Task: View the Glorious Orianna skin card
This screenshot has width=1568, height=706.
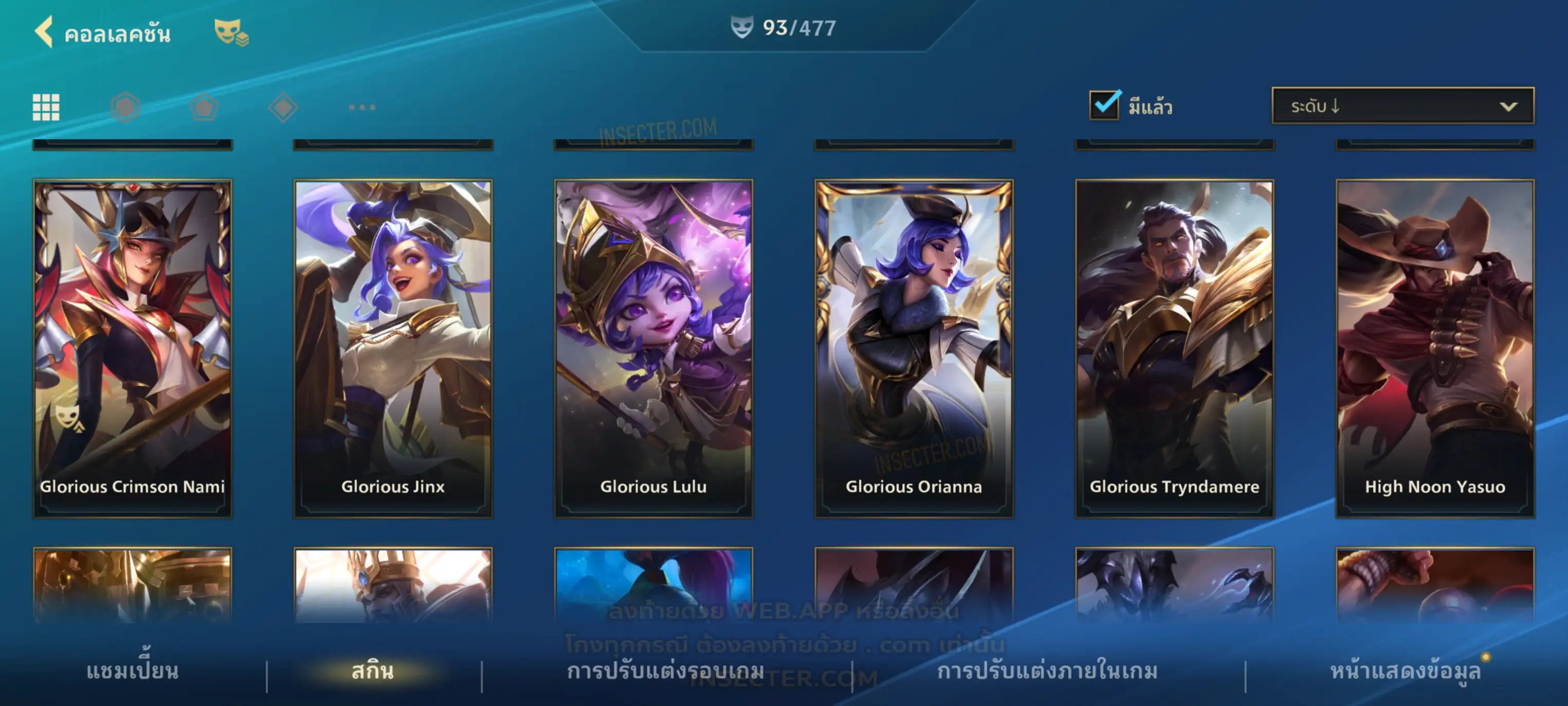Action: point(914,348)
